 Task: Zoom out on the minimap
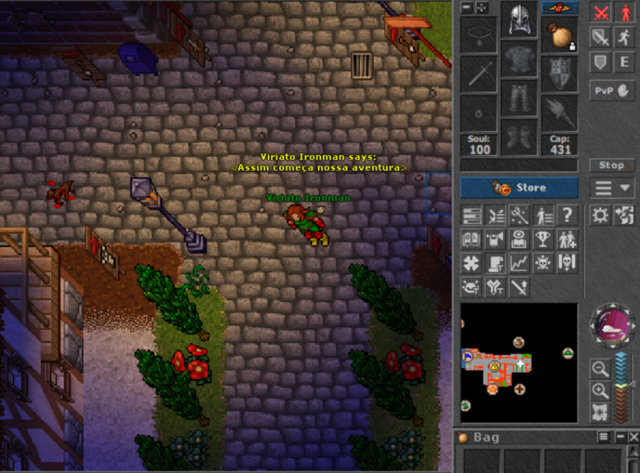pos(600,368)
